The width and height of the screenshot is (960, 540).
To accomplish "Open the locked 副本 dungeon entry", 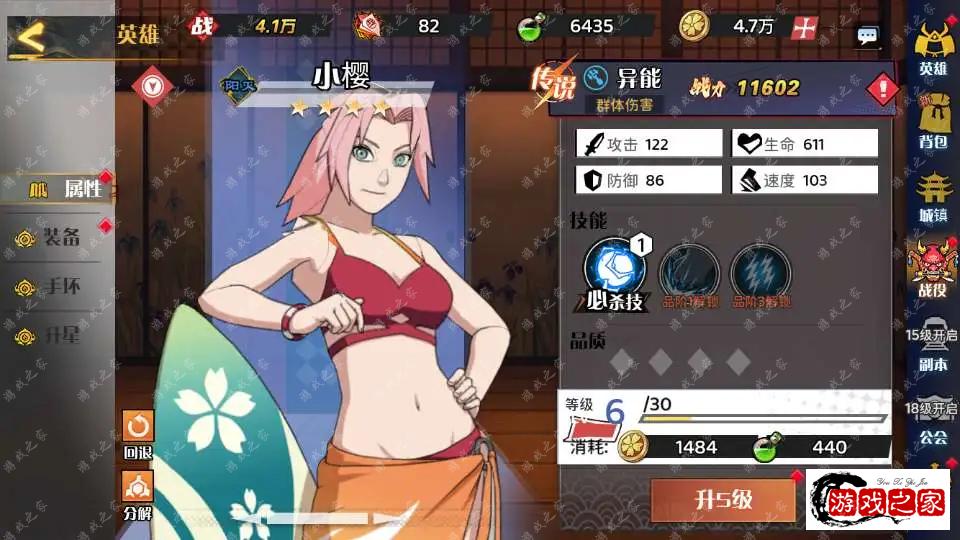I will [932, 349].
